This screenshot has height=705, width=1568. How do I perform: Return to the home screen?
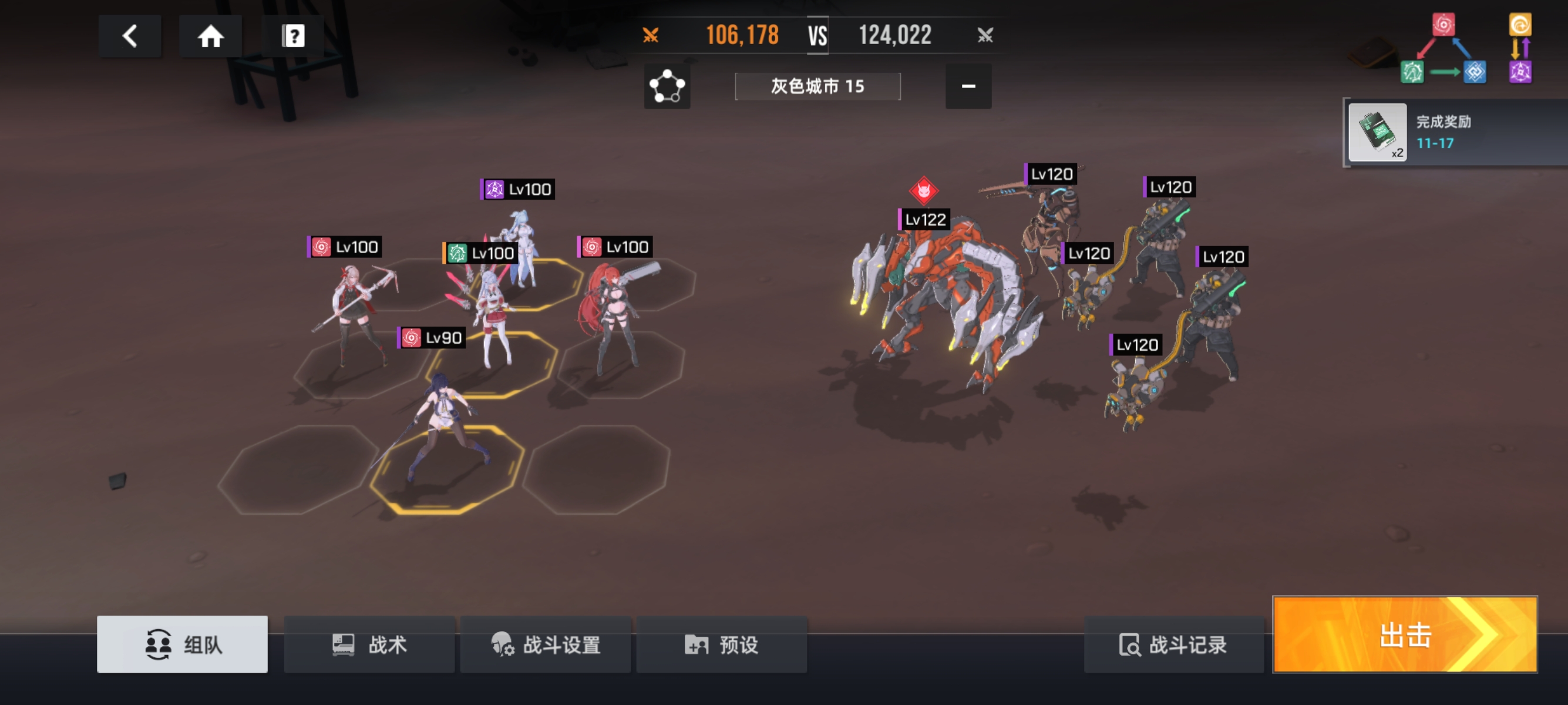tap(211, 36)
